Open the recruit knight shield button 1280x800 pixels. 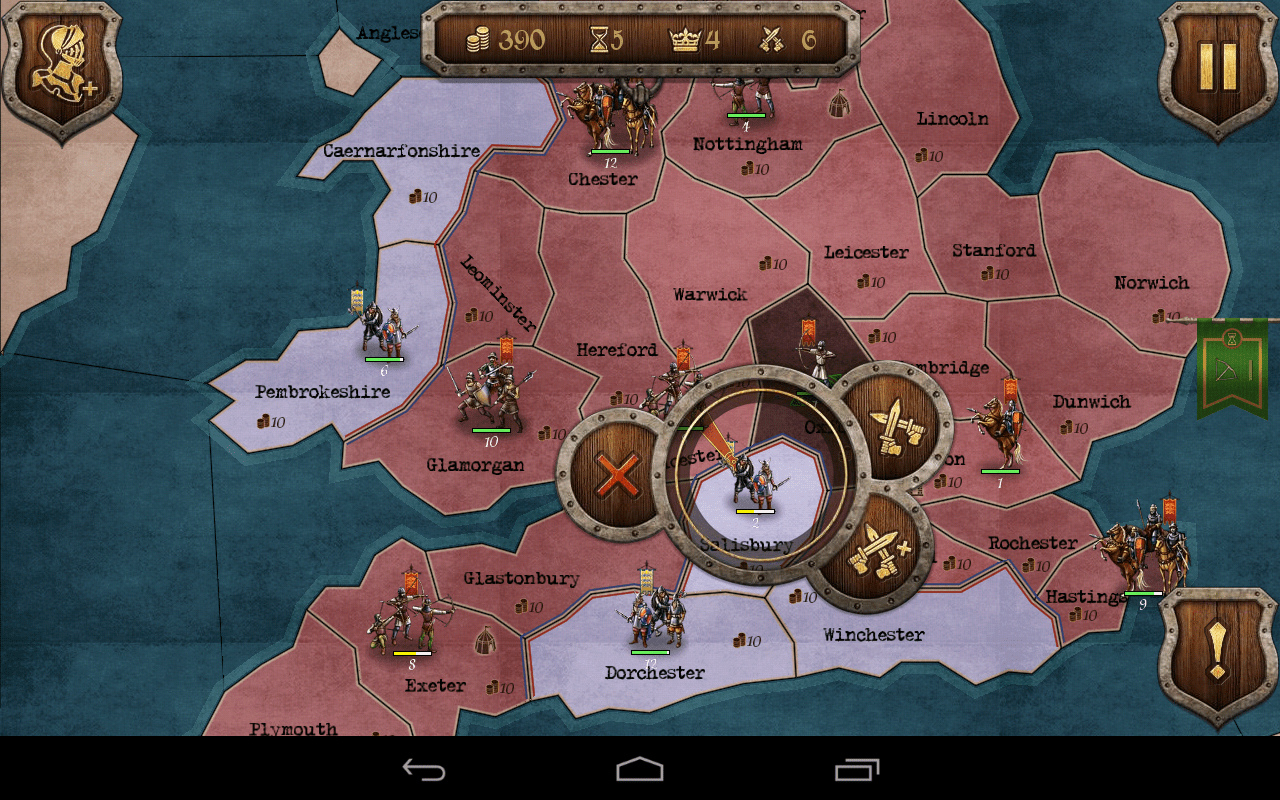click(62, 68)
